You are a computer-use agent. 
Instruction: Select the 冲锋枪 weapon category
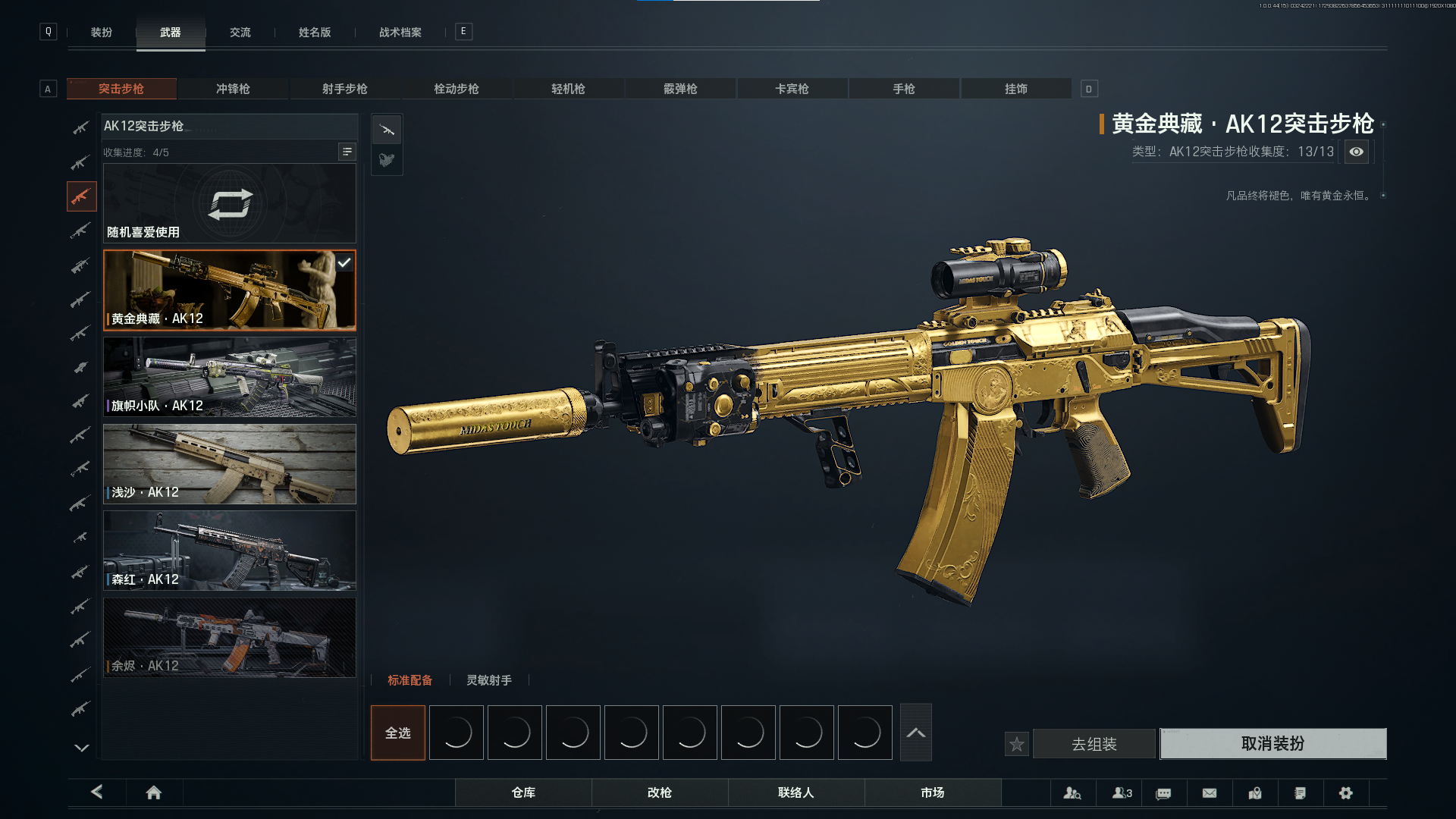click(233, 89)
